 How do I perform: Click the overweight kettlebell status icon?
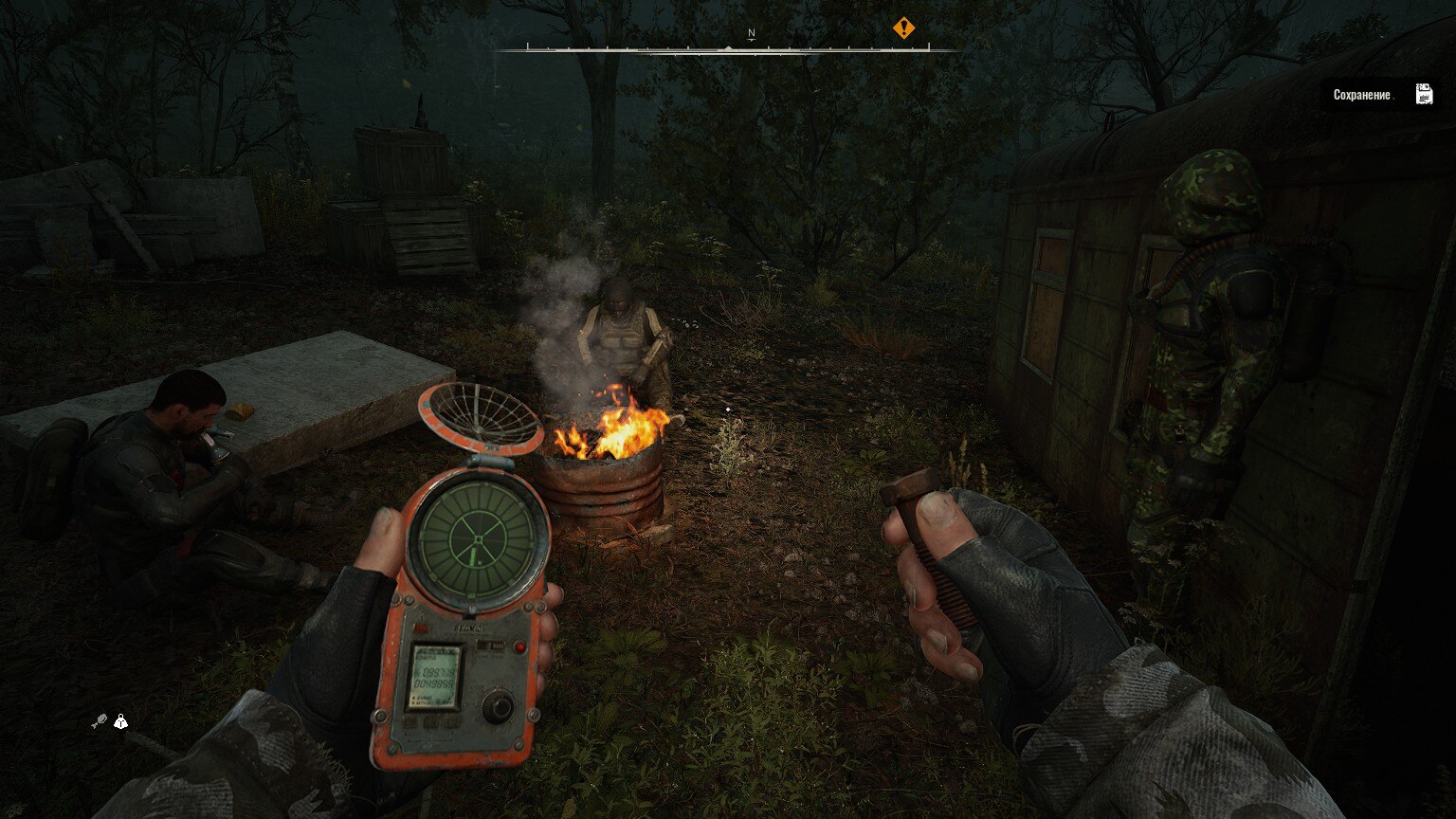pyautogui.click(x=120, y=722)
